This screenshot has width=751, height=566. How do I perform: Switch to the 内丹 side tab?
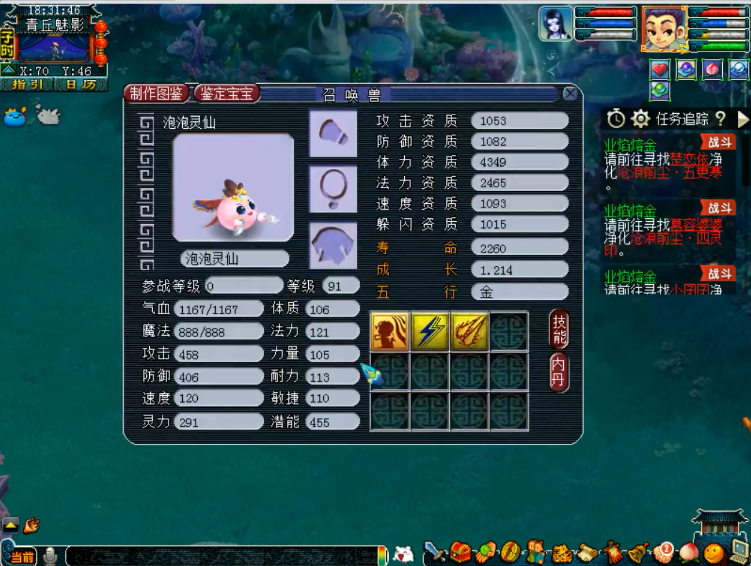[x=559, y=372]
